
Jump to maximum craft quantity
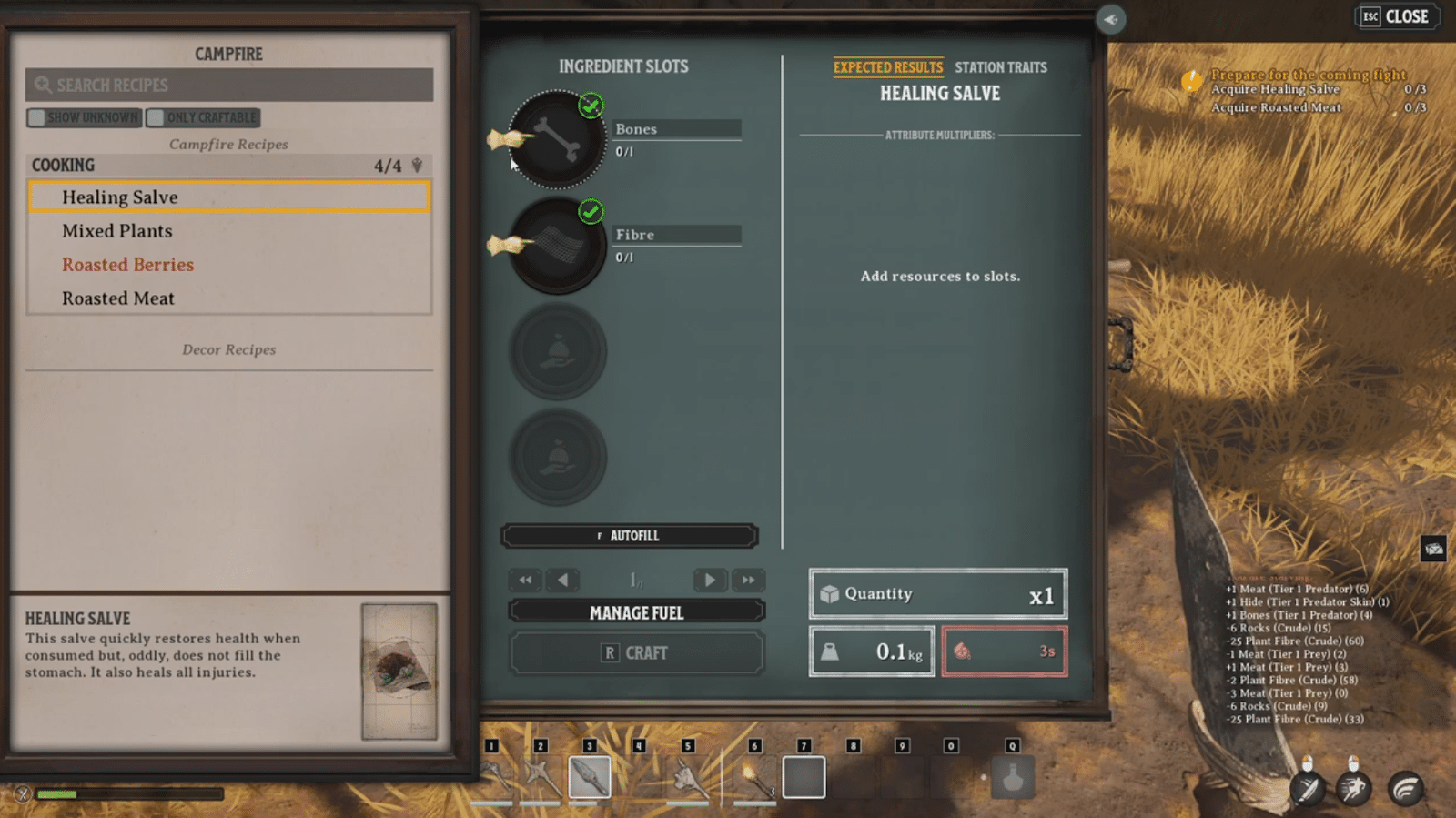[x=748, y=580]
